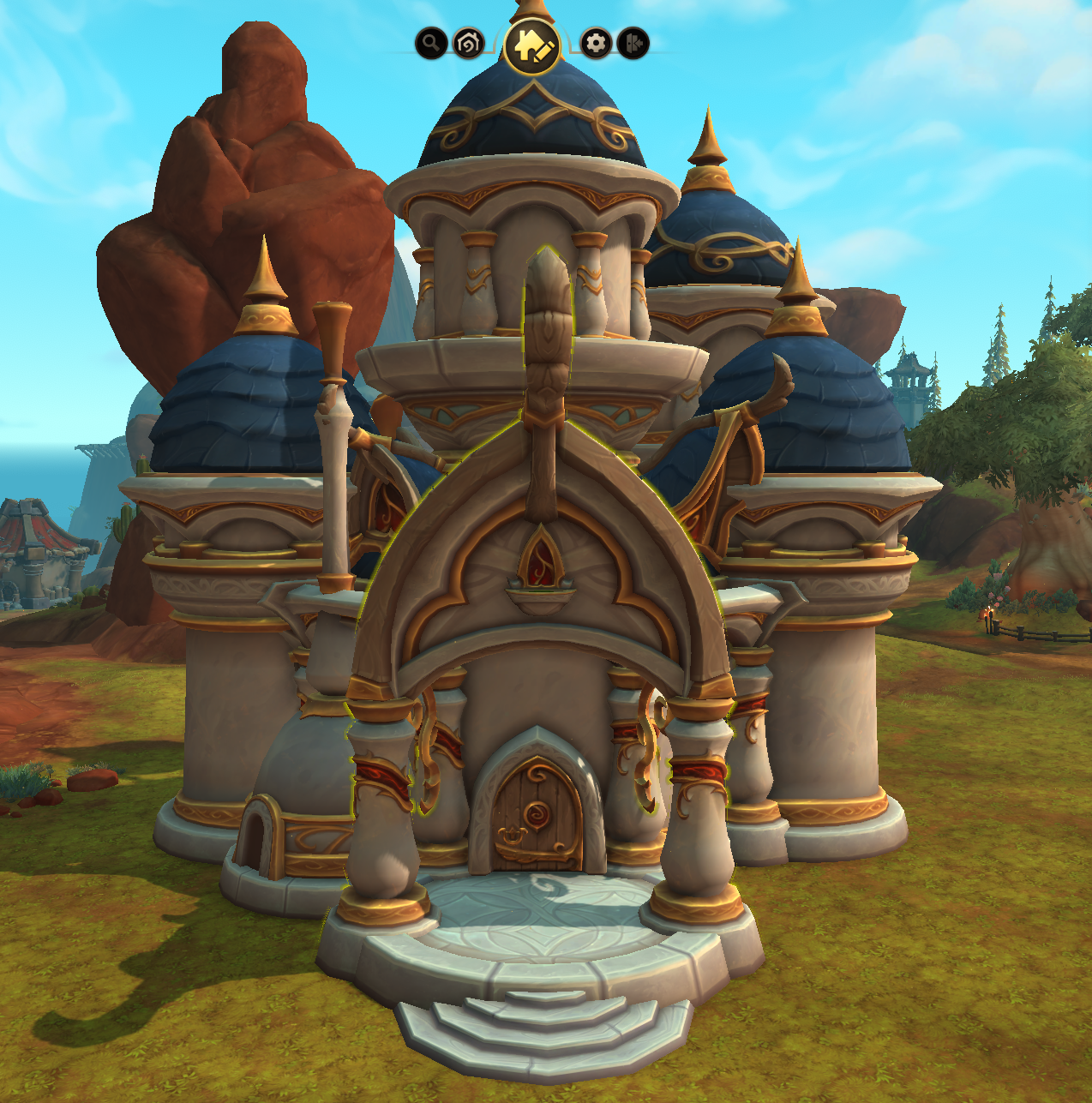The height and width of the screenshot is (1103, 1092).
Task: Toggle the house edit mode button
Action: click(532, 45)
